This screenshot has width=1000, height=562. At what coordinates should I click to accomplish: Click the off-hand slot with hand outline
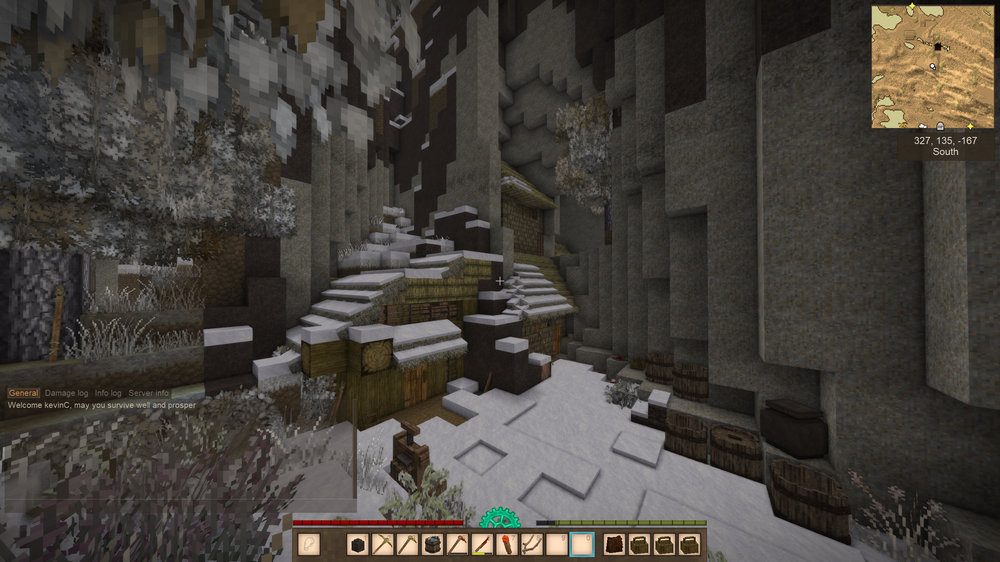click(x=309, y=544)
